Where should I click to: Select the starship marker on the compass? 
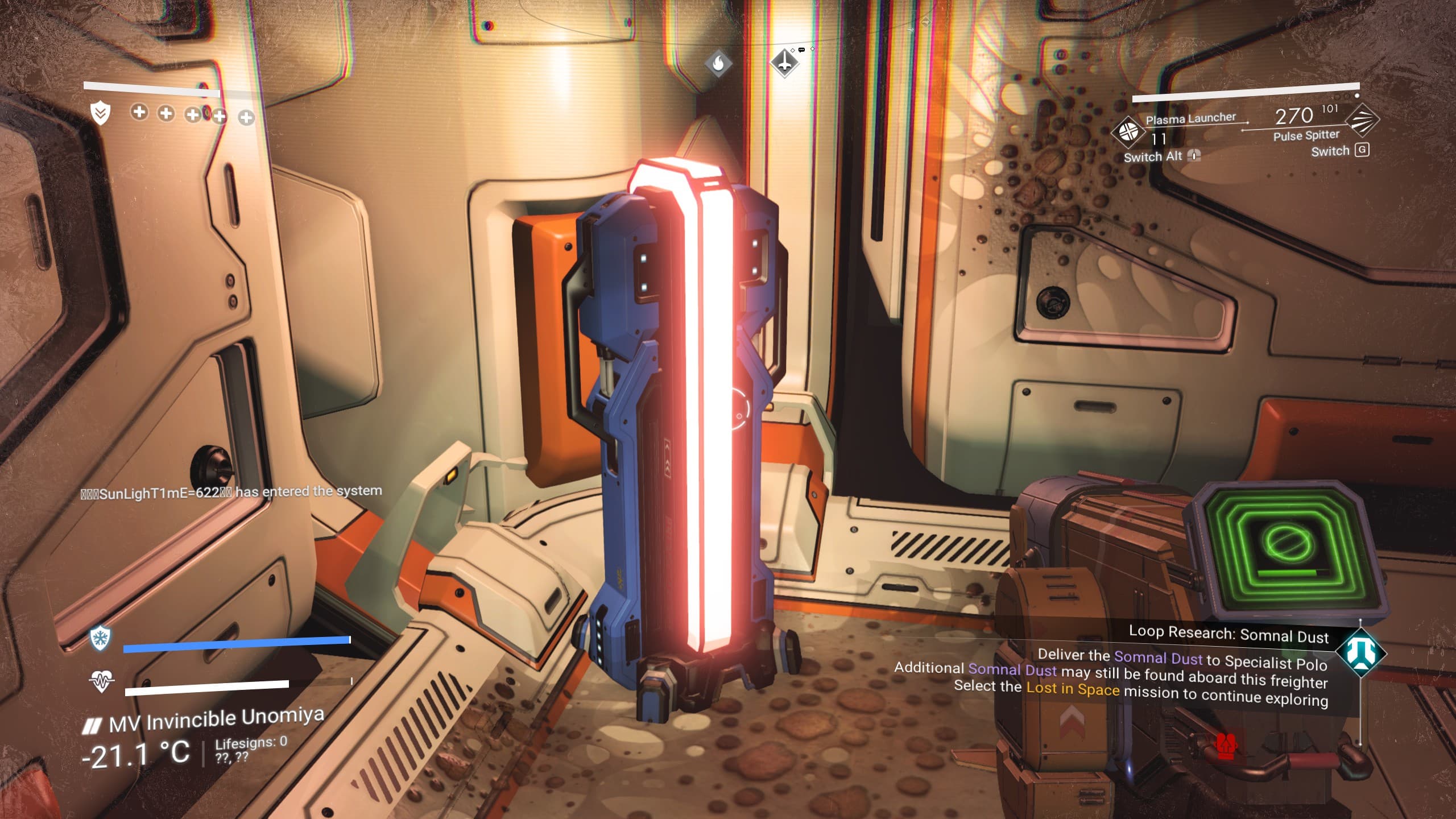click(x=785, y=63)
